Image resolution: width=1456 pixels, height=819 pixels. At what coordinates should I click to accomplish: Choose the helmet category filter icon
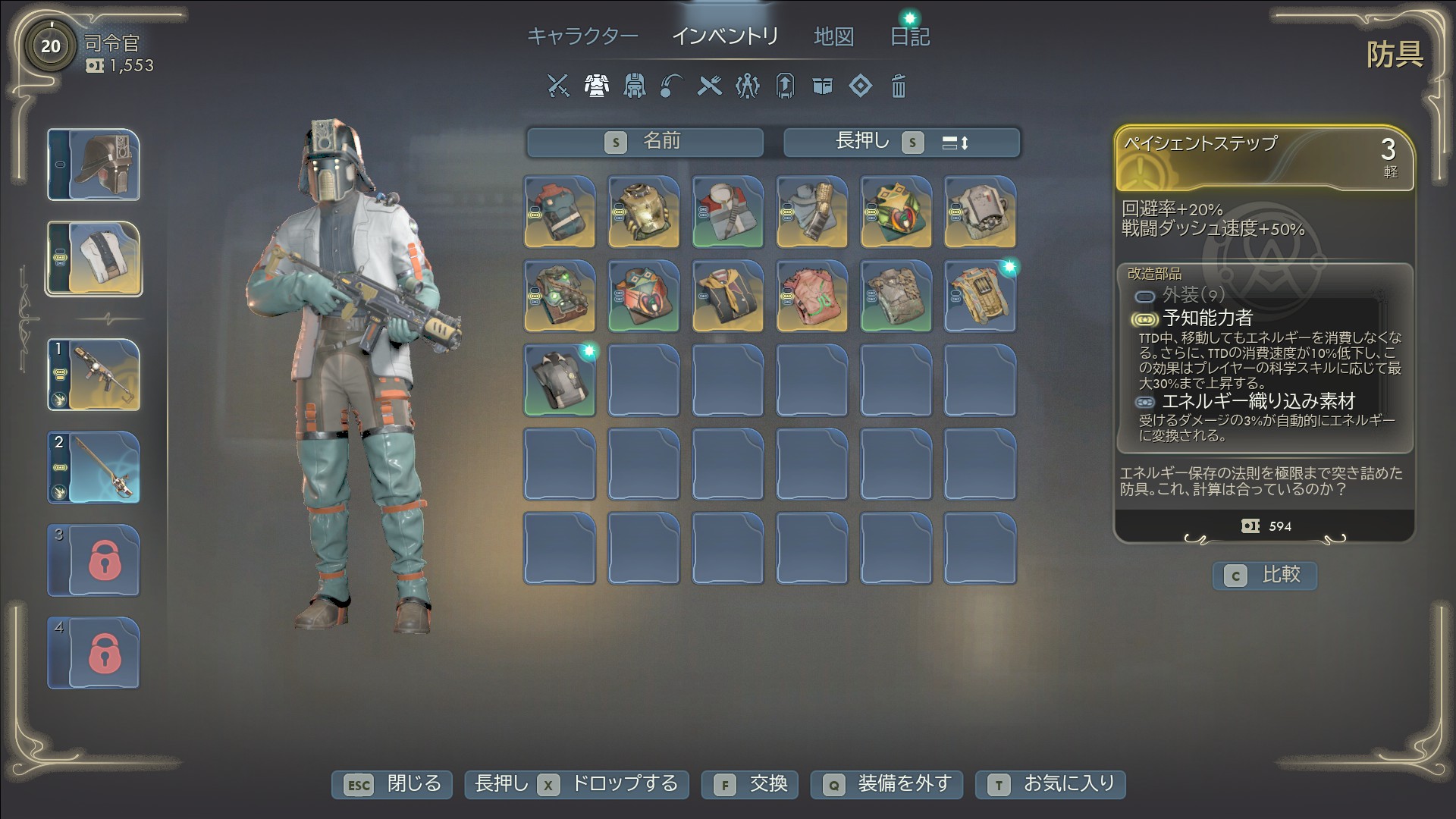point(634,86)
